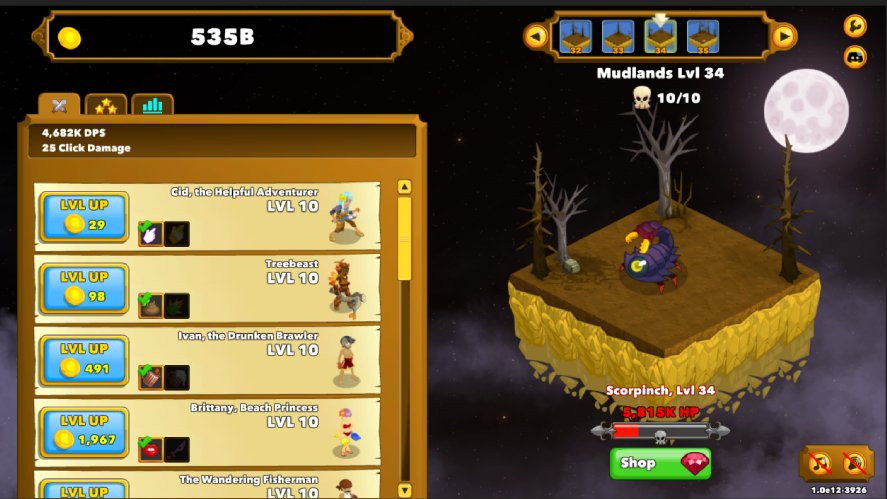Level up Brittany, Beach Princess
The width and height of the screenshot is (887, 499).
(84, 433)
